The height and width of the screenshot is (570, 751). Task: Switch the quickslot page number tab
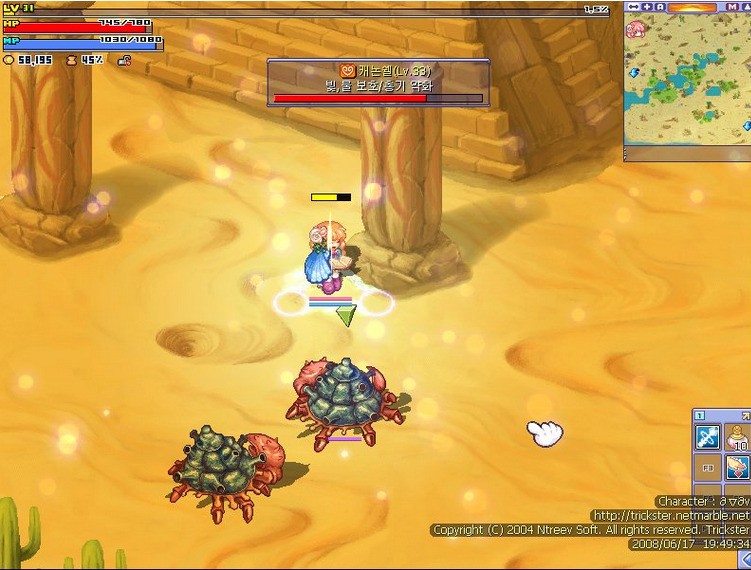pos(700,415)
